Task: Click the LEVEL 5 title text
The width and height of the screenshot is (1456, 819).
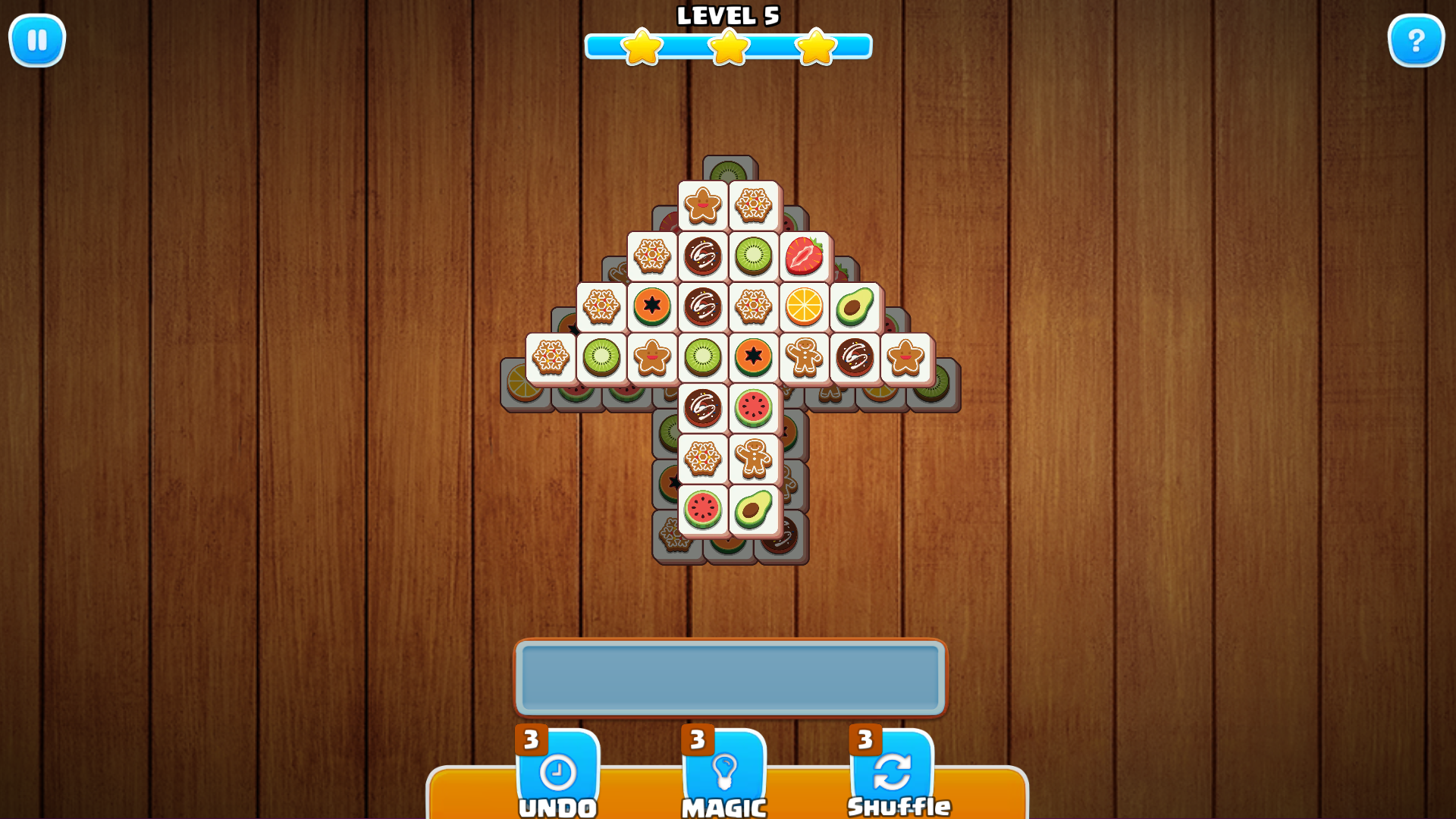Action: pyautogui.click(x=728, y=15)
